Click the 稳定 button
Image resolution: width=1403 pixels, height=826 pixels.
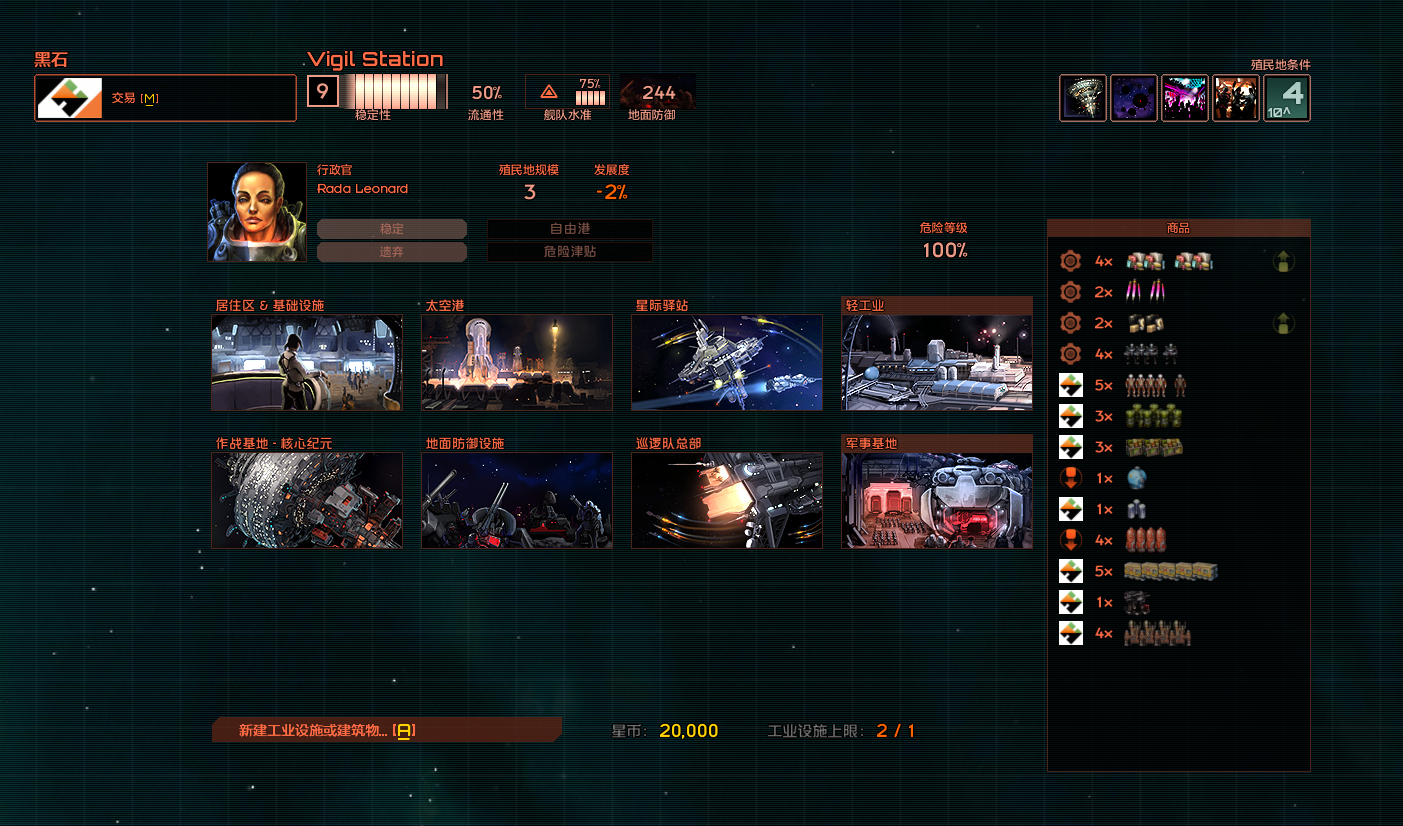[392, 229]
